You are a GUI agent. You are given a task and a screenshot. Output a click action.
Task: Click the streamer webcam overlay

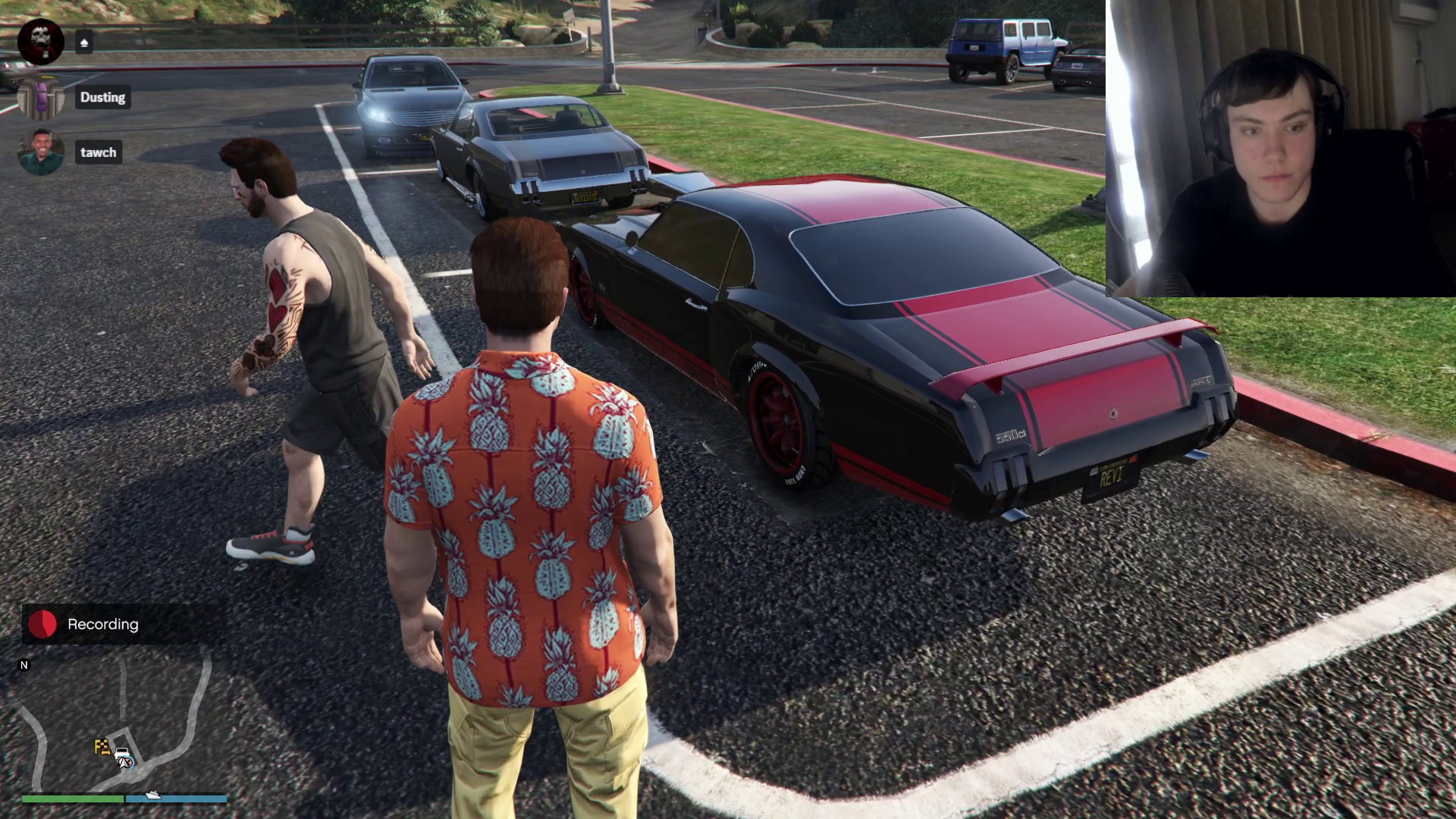1280,148
